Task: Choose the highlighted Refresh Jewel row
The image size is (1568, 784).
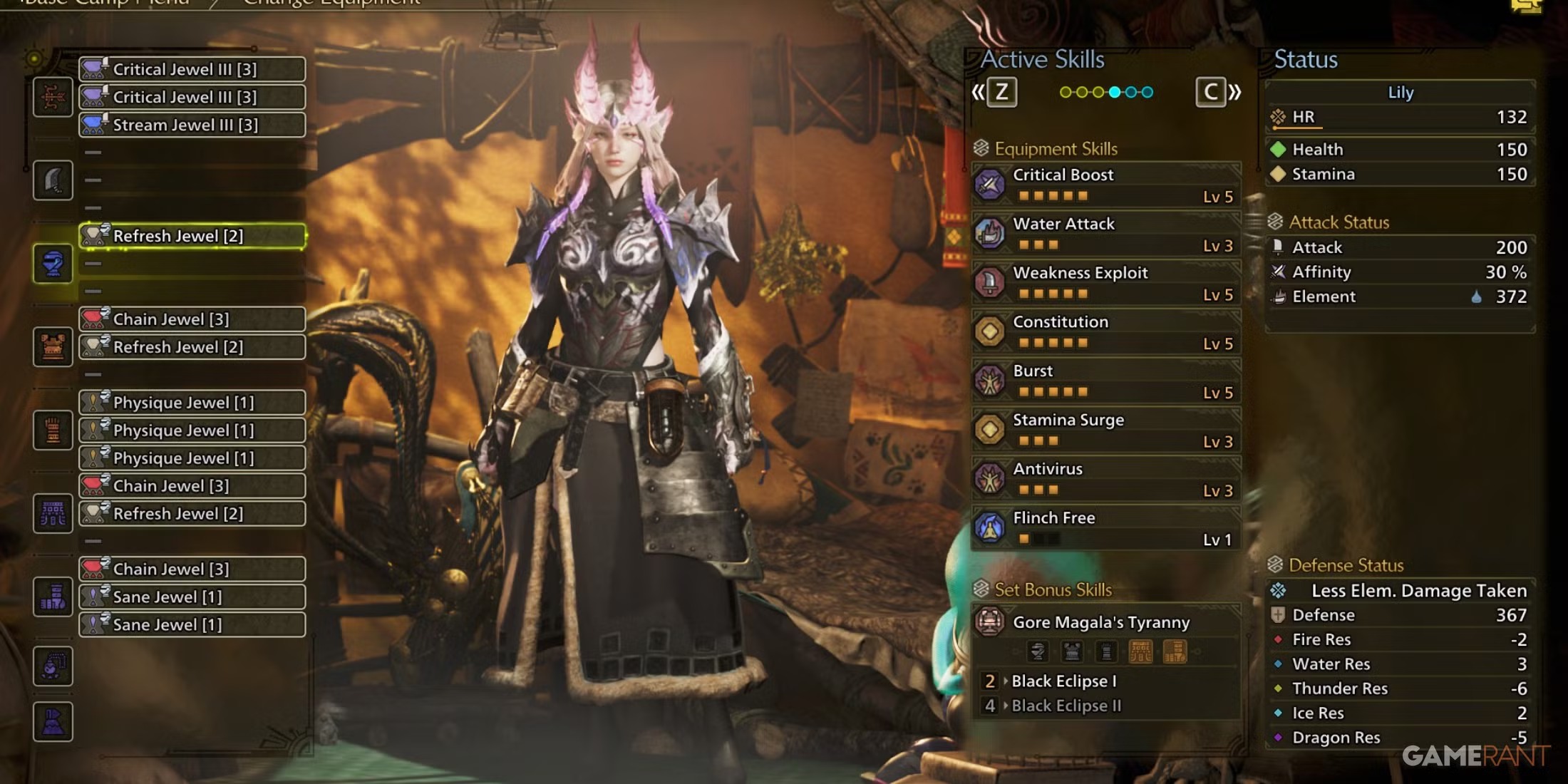Action: (x=192, y=236)
